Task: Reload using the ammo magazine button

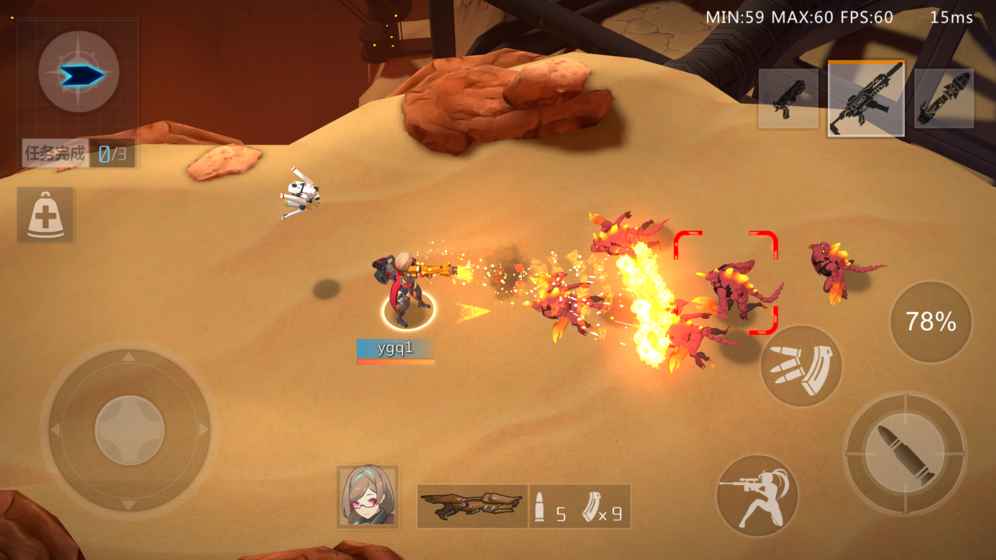Action: coord(801,366)
